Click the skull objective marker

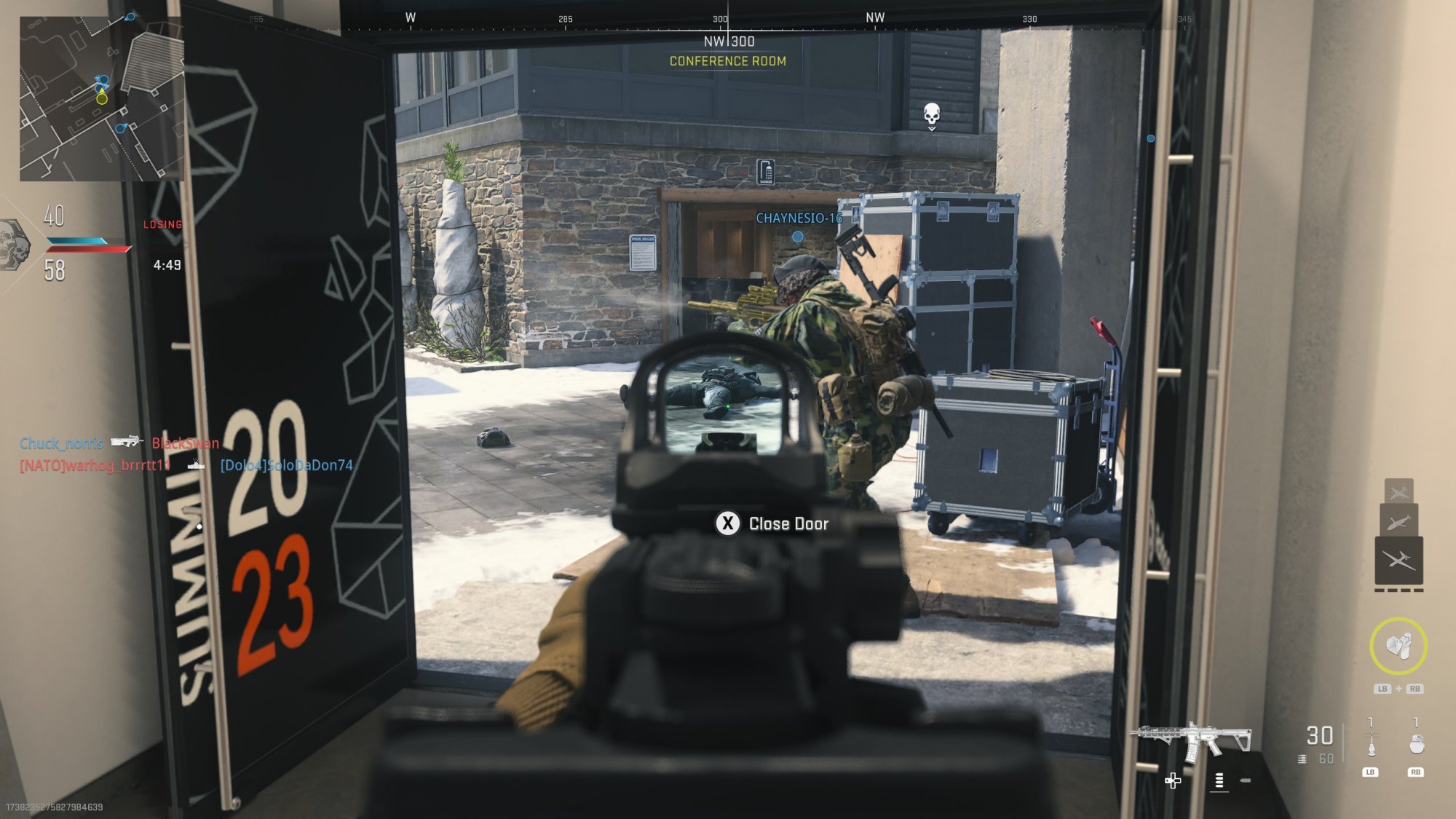pos(931,114)
